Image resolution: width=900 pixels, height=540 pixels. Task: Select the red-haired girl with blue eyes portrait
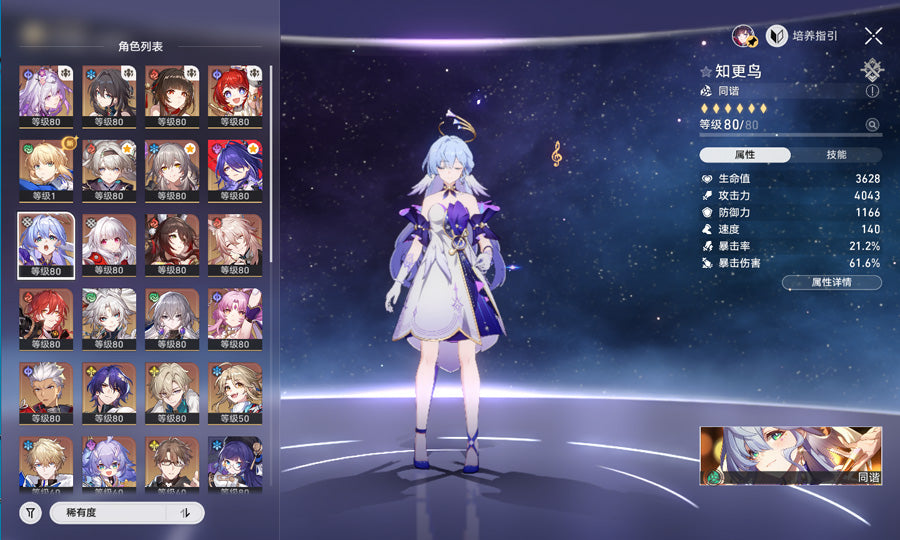pos(234,93)
